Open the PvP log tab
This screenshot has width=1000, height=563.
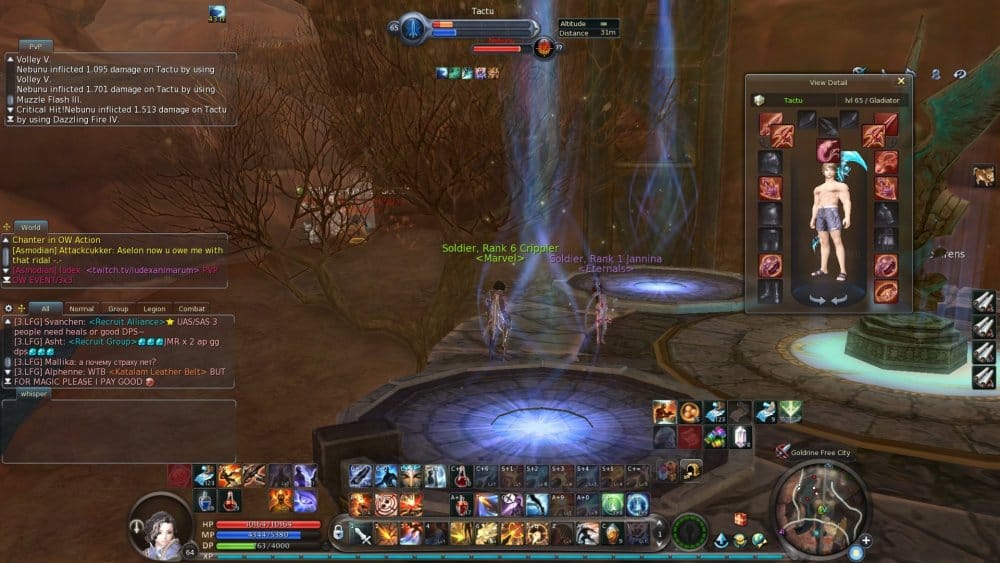click(35, 46)
